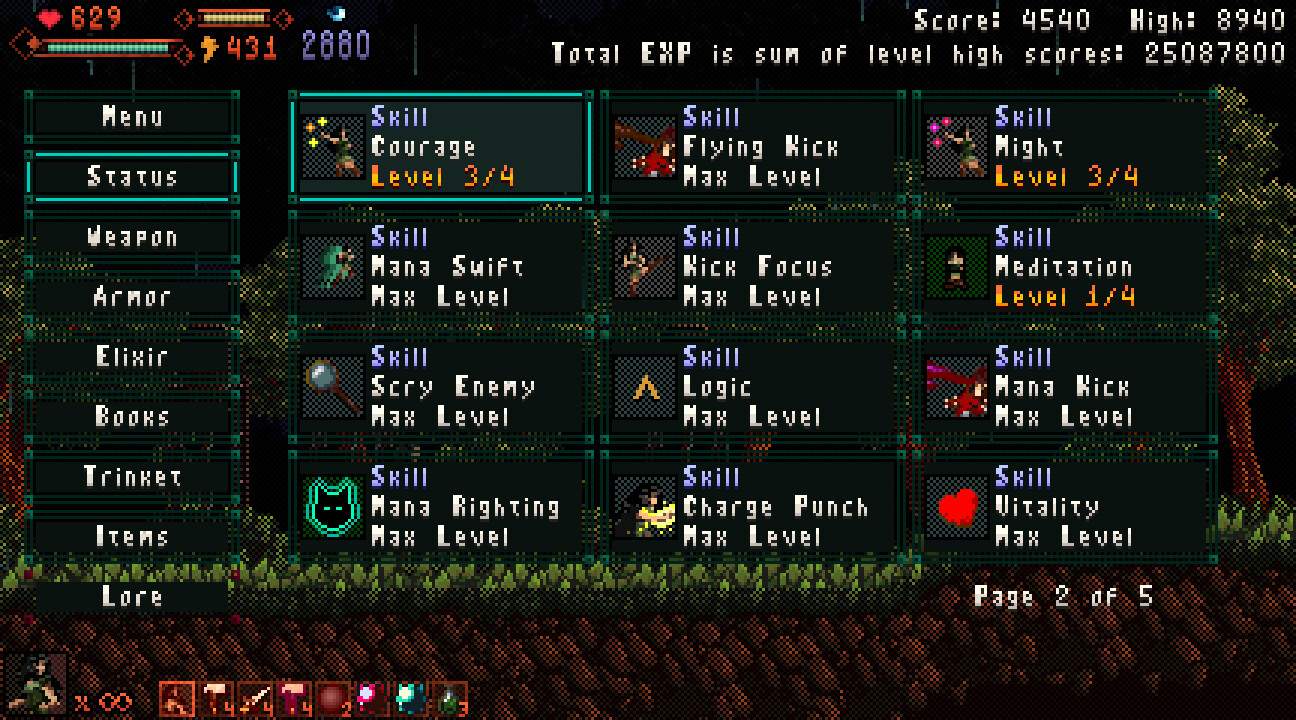
Task: Click the Logic skill tile
Action: [752, 387]
